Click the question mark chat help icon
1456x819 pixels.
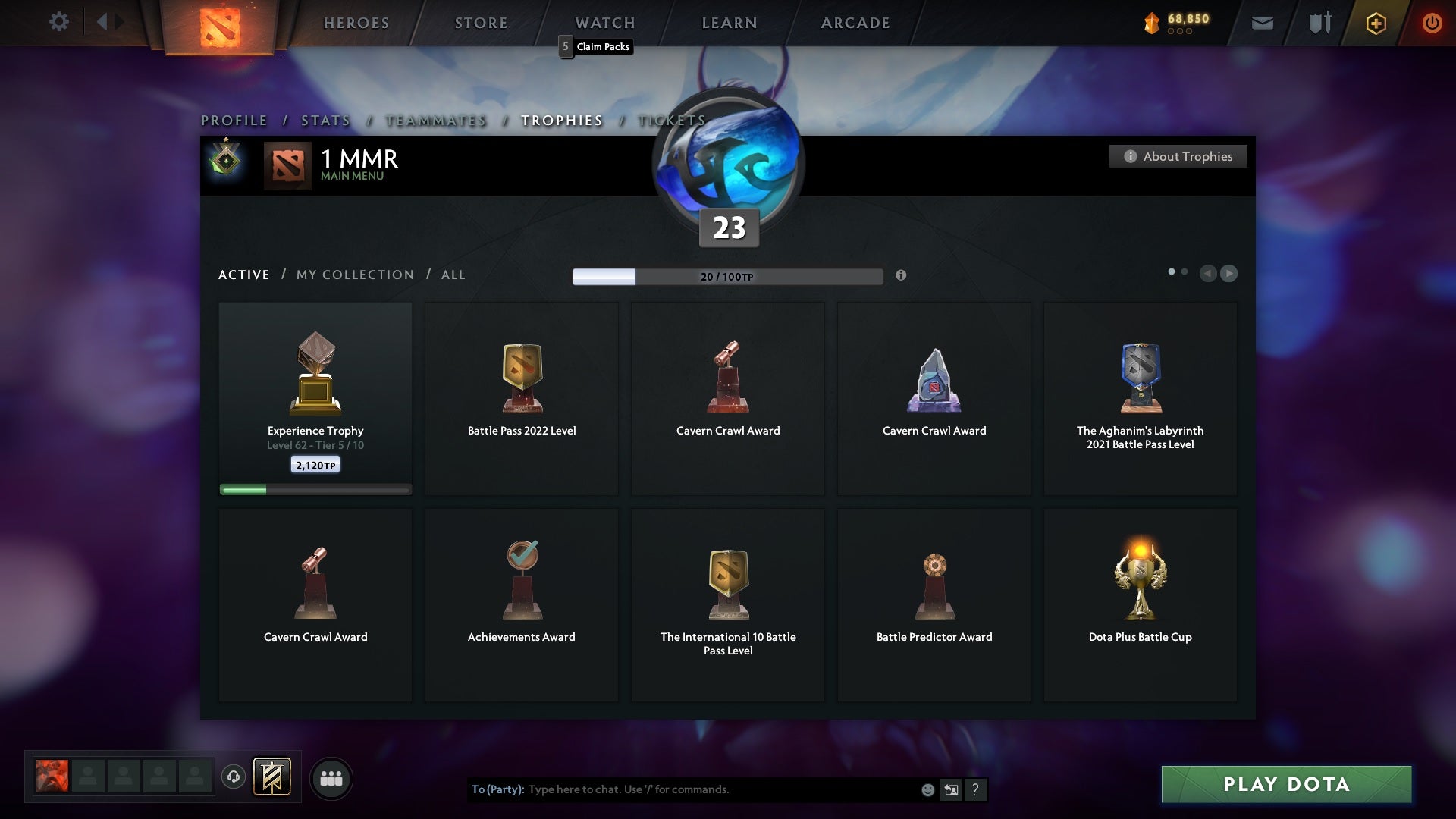[x=975, y=789]
